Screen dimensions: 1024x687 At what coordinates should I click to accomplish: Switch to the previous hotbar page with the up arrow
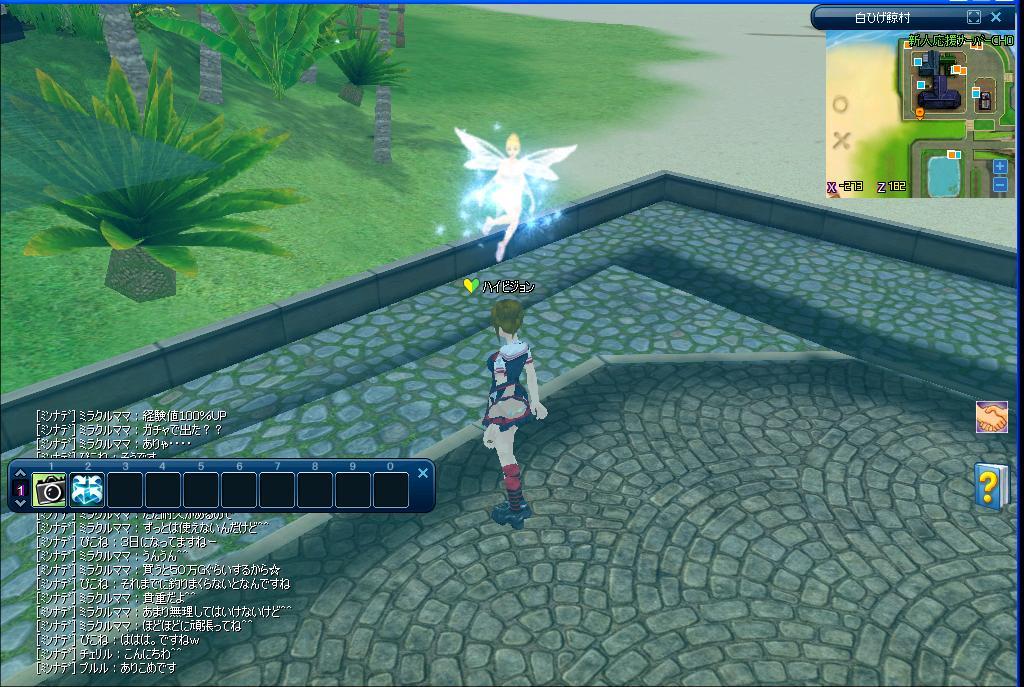(x=20, y=474)
